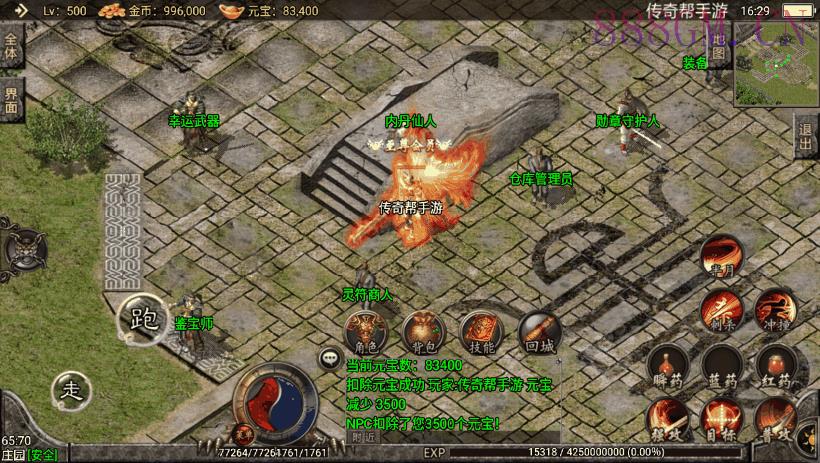Viewport: 820px width, 463px height.
Task: Open the 背包 backpack
Action: tap(421, 331)
